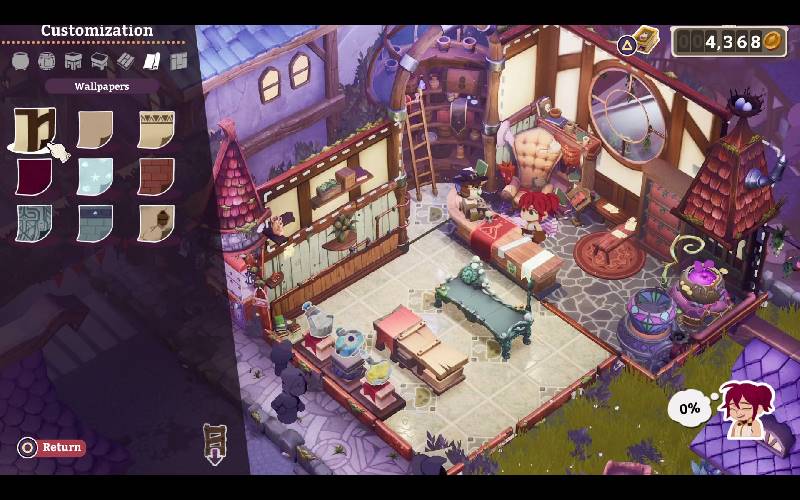Choose the light blue star wallpaper
The width and height of the screenshot is (800, 500).
95,177
